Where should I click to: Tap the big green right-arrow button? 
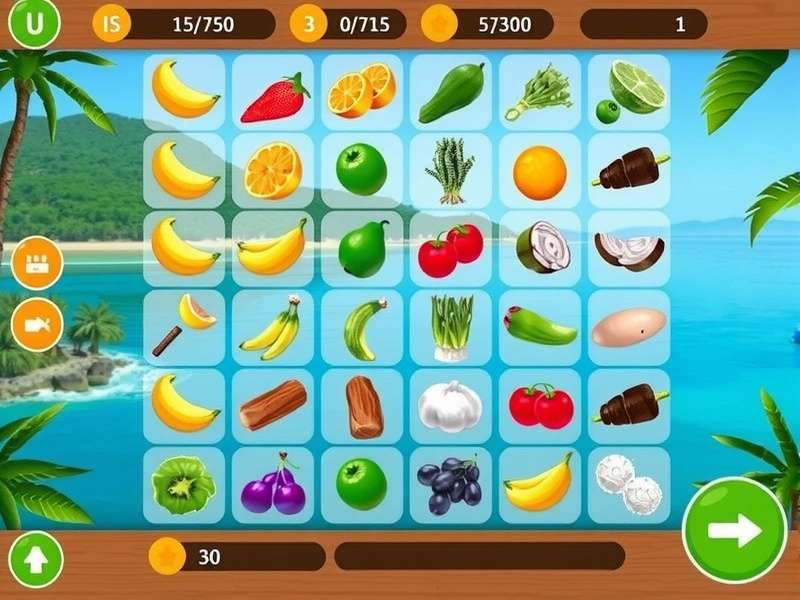[x=734, y=530]
